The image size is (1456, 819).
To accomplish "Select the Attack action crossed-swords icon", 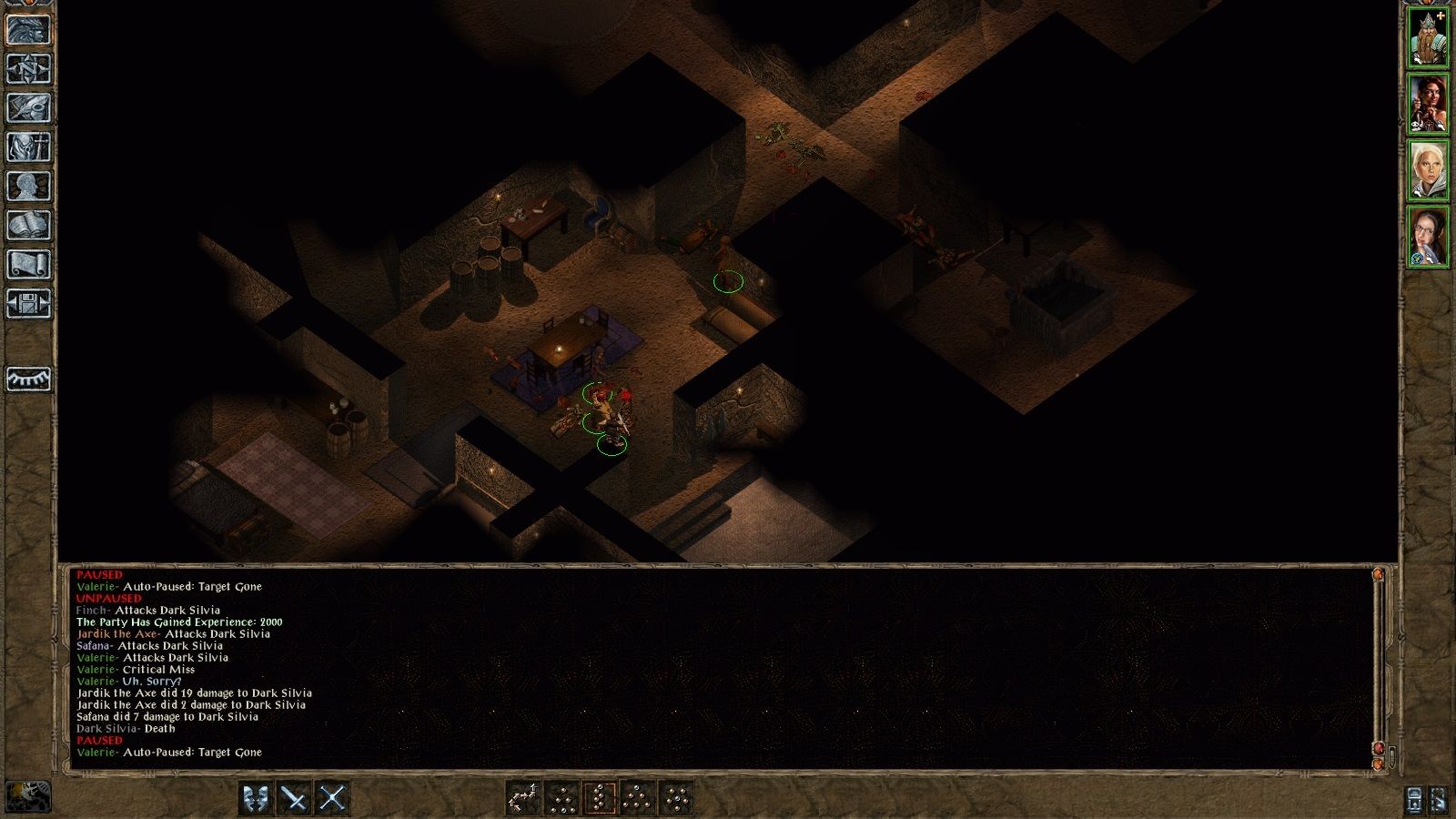I will pos(334,797).
